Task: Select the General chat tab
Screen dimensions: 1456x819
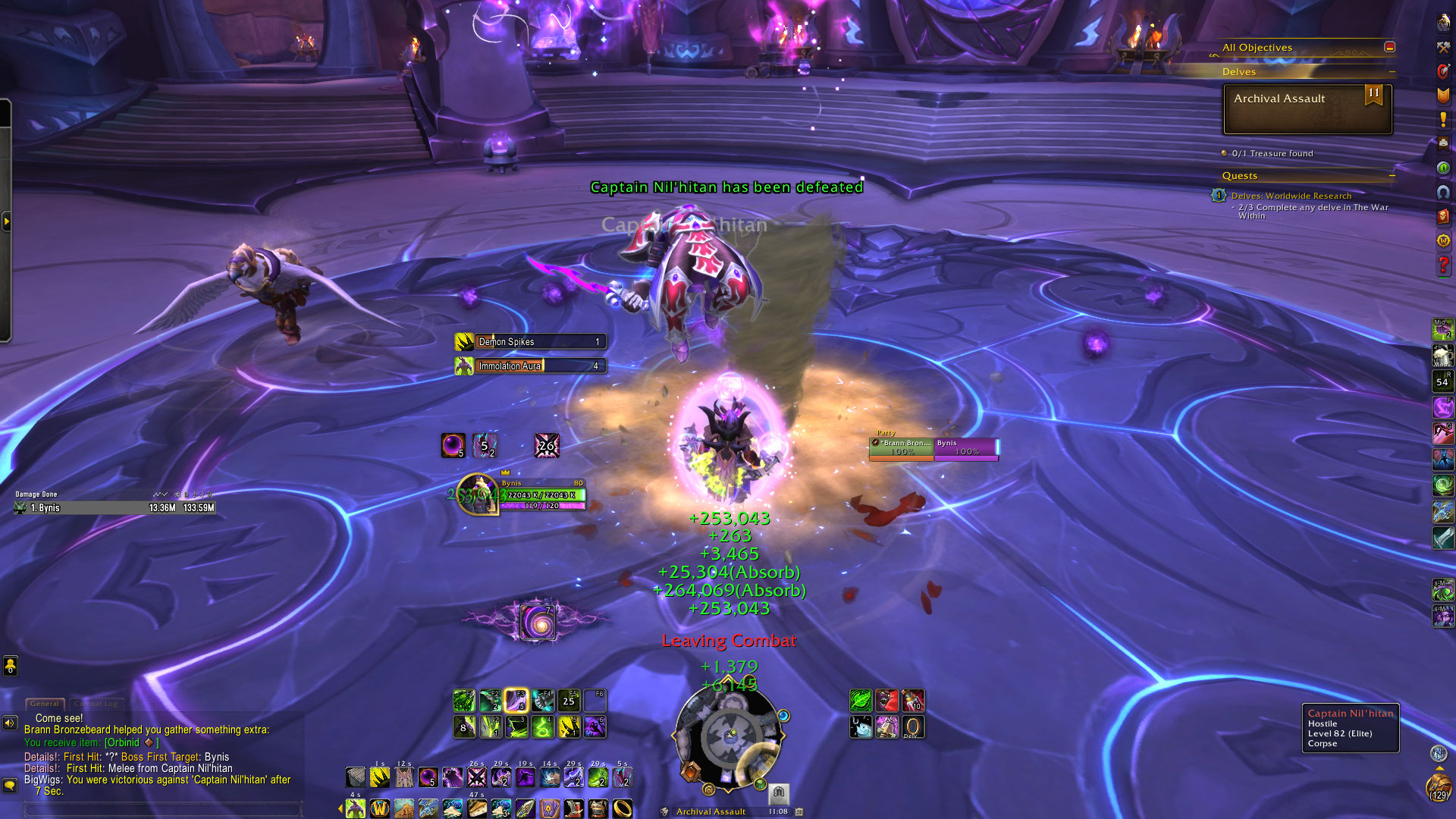Action: point(45,704)
